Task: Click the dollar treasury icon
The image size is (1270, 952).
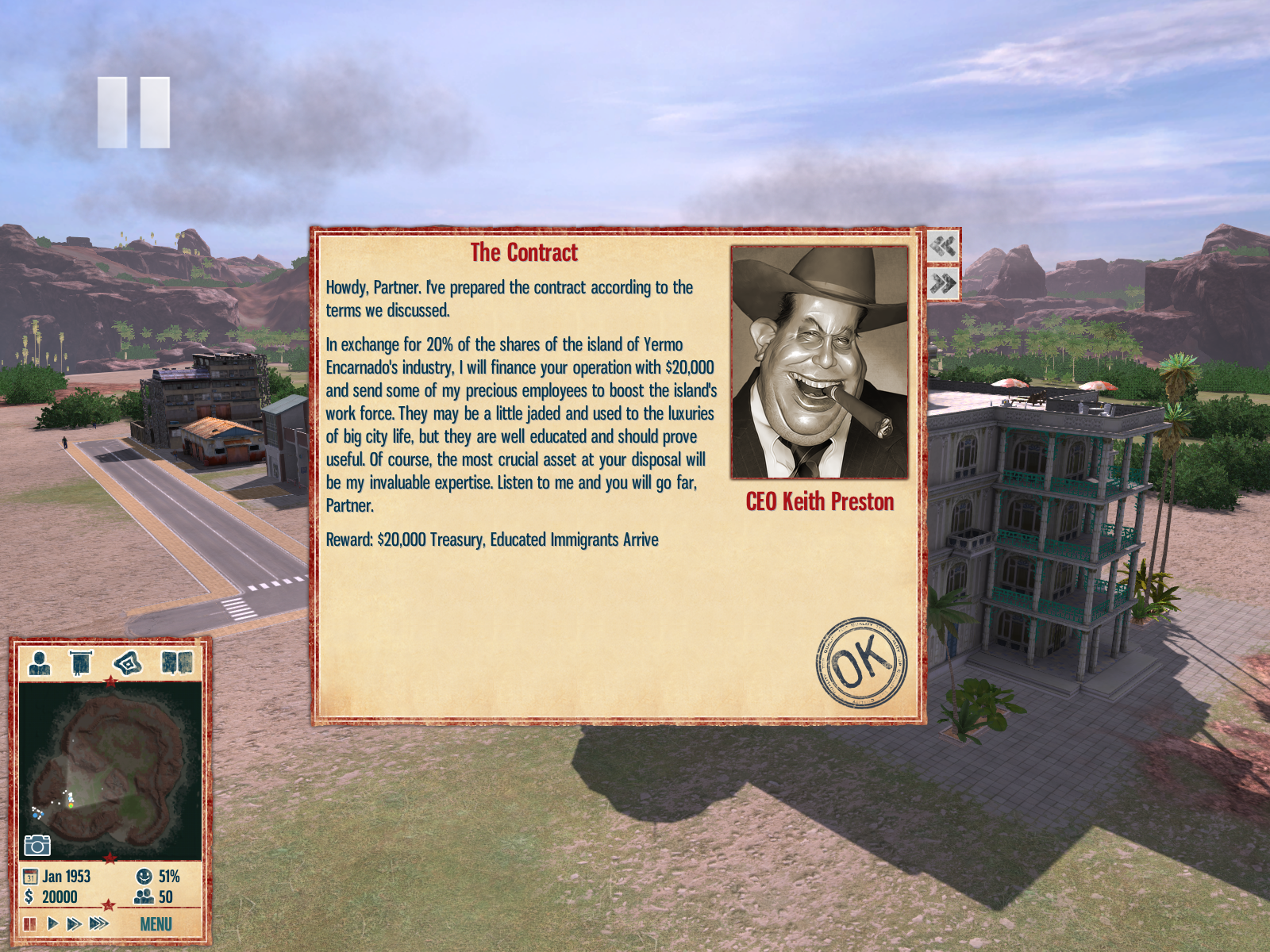Action: coord(29,897)
